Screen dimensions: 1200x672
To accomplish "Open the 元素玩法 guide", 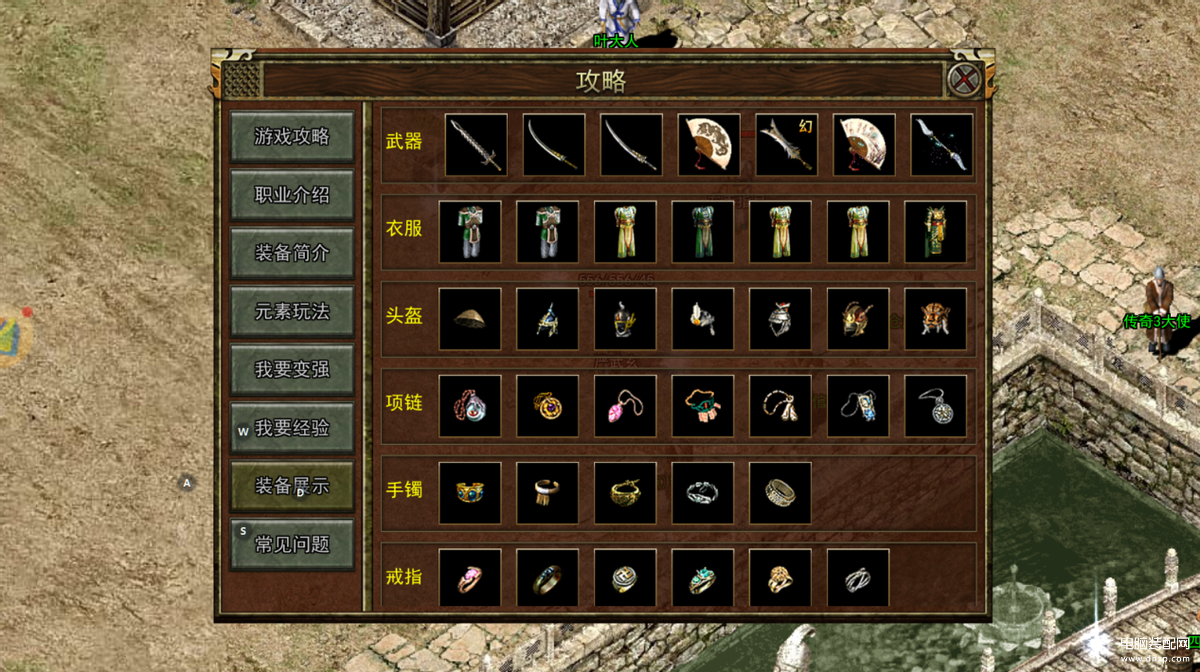I will (x=291, y=311).
